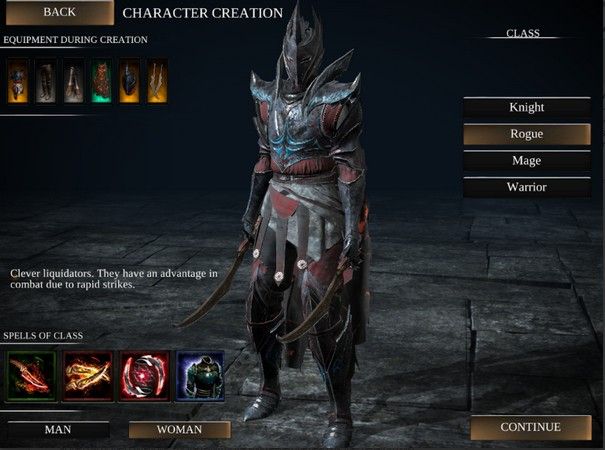Switch to the Warrior class
The height and width of the screenshot is (450, 605).
tap(525, 187)
